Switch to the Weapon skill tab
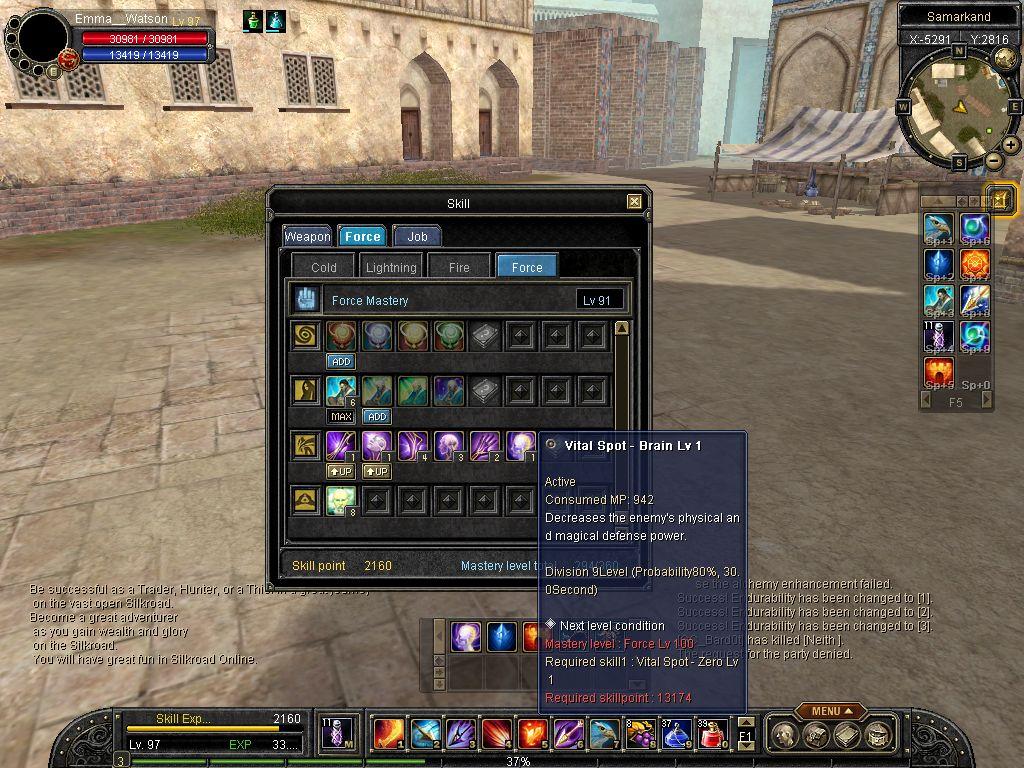Viewport: 1024px width, 768px height. coord(307,236)
